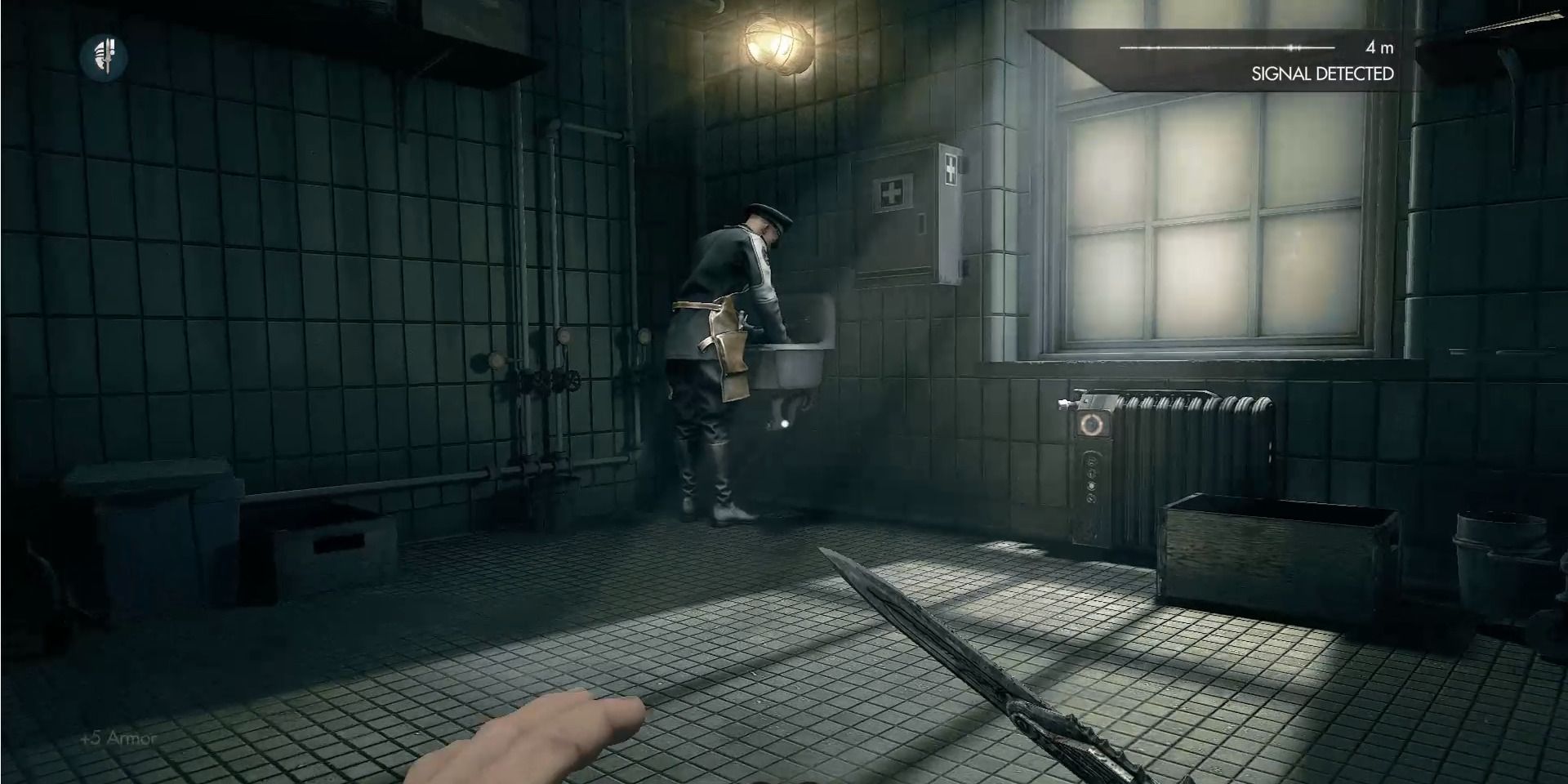Open the first aid cabinet on the wall
This screenshot has width=1568, height=784.
(x=906, y=212)
